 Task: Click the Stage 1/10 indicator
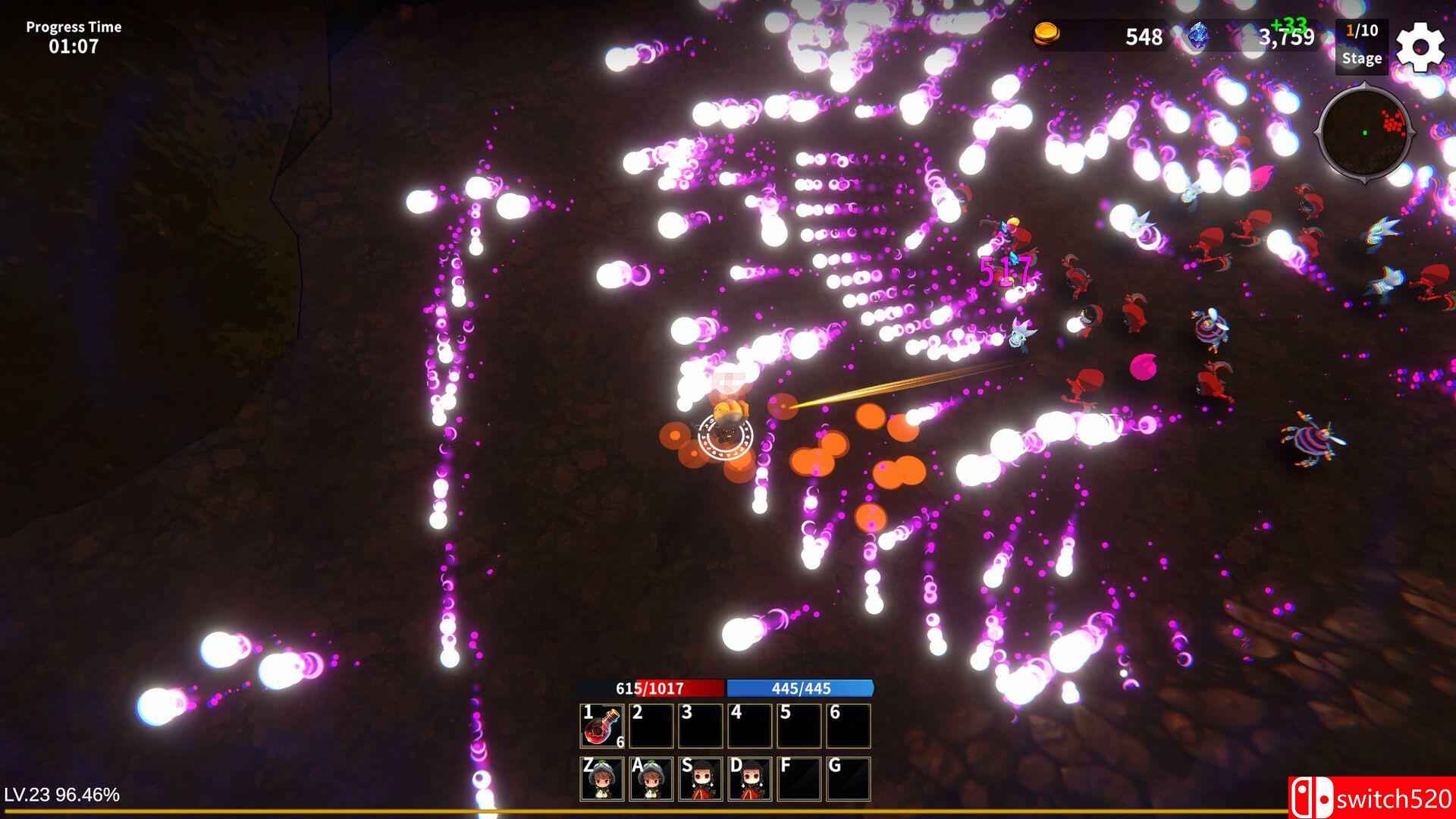coord(1361,45)
